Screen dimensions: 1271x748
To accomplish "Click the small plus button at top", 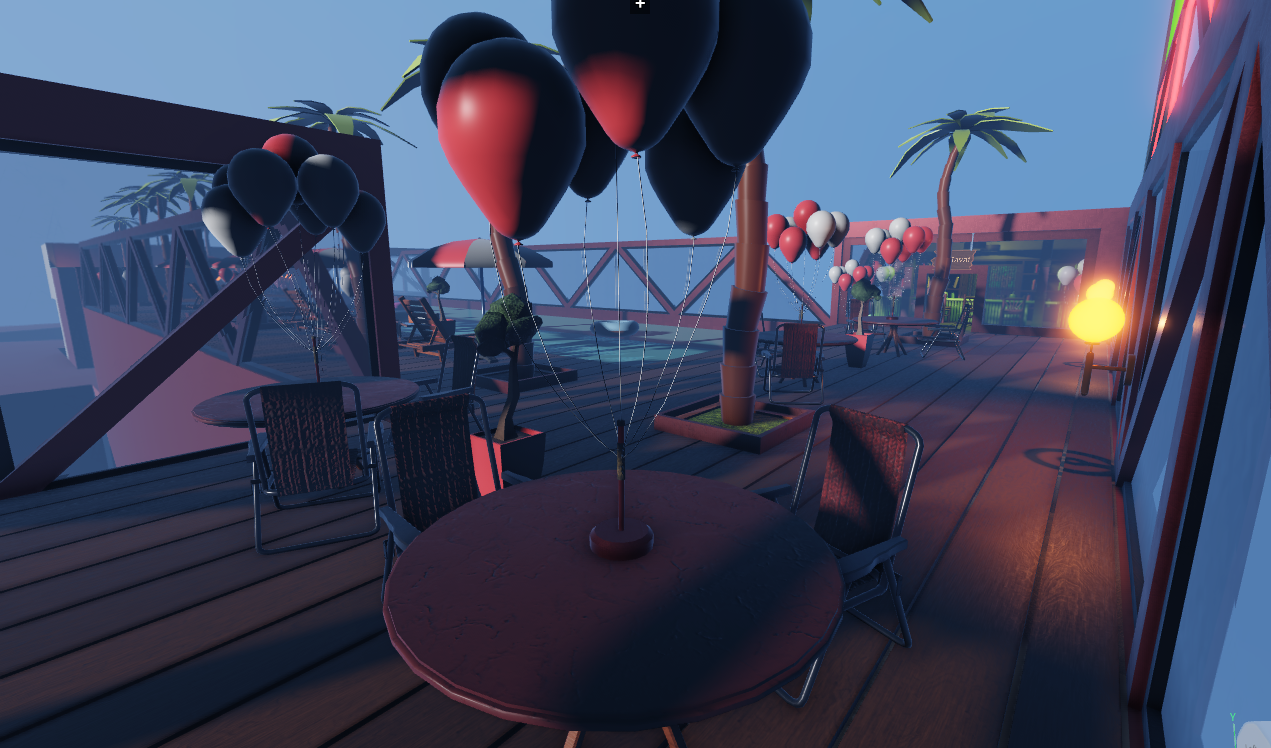I will point(640,5).
